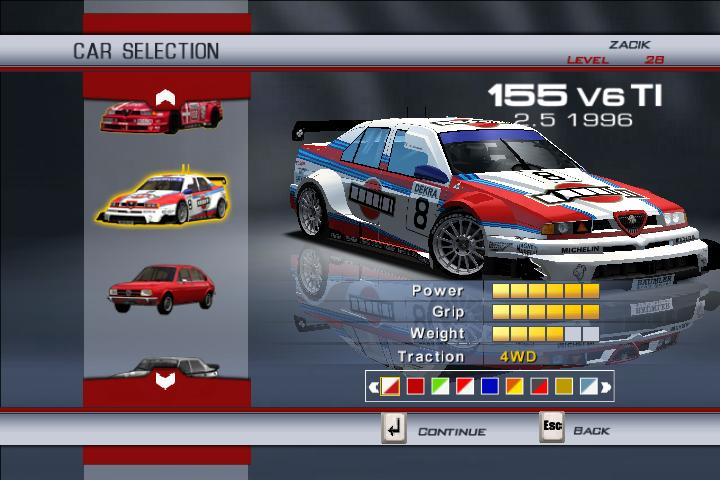The height and width of the screenshot is (481, 722).
Task: Select the solid gold paint swatch
Action: click(564, 385)
